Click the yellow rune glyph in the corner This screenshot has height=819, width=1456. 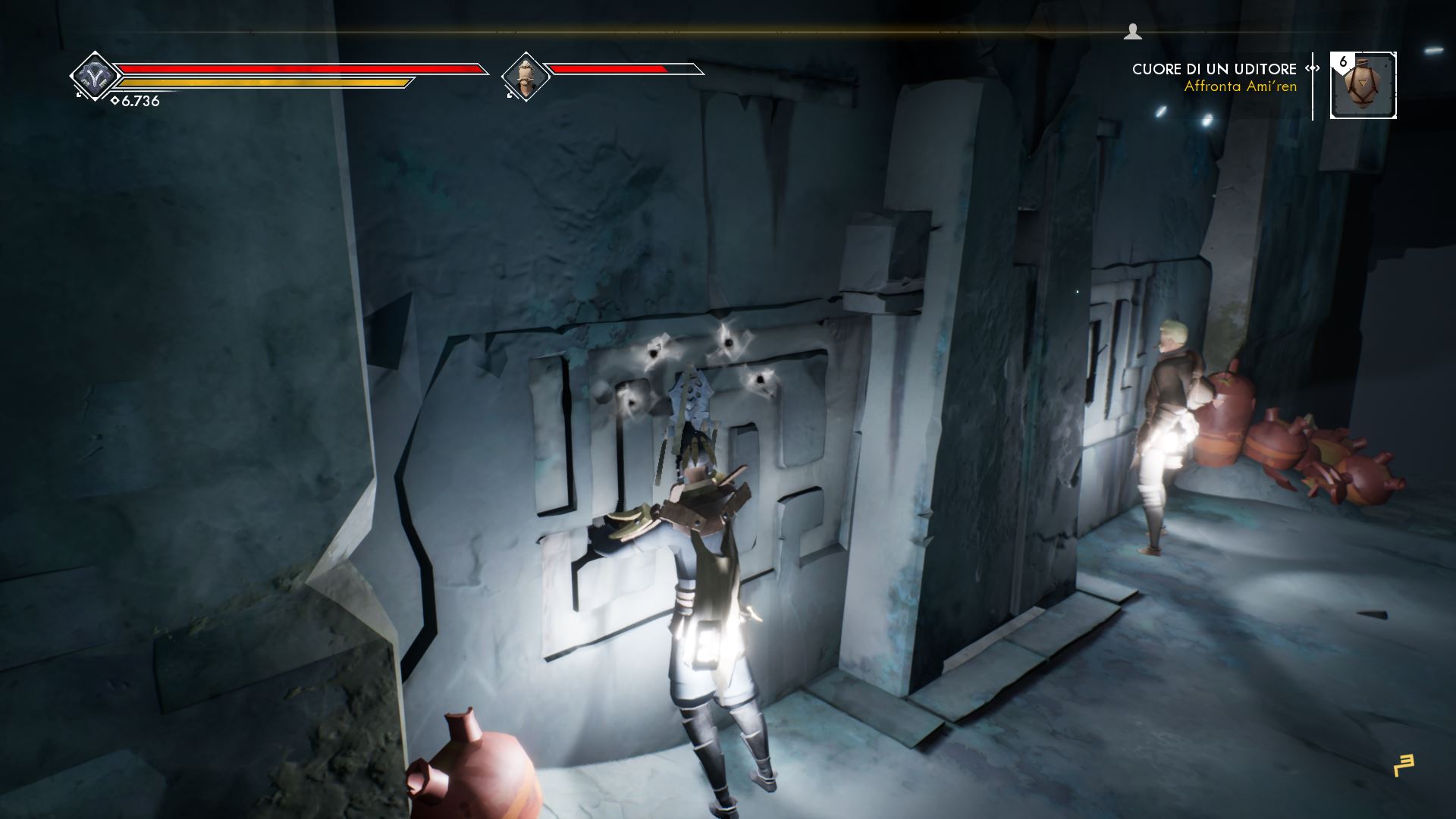(x=1404, y=765)
